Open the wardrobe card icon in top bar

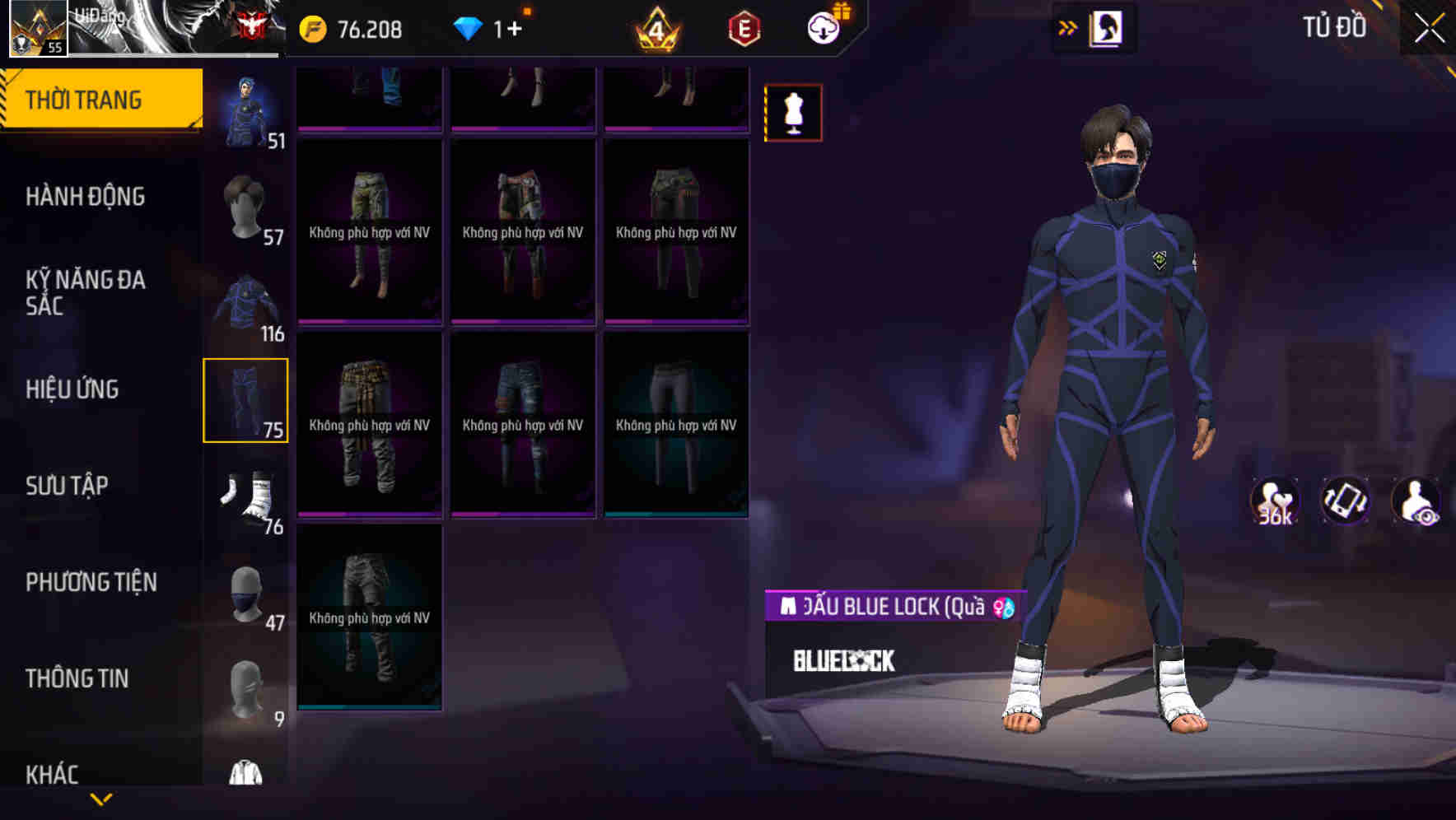point(1106,27)
